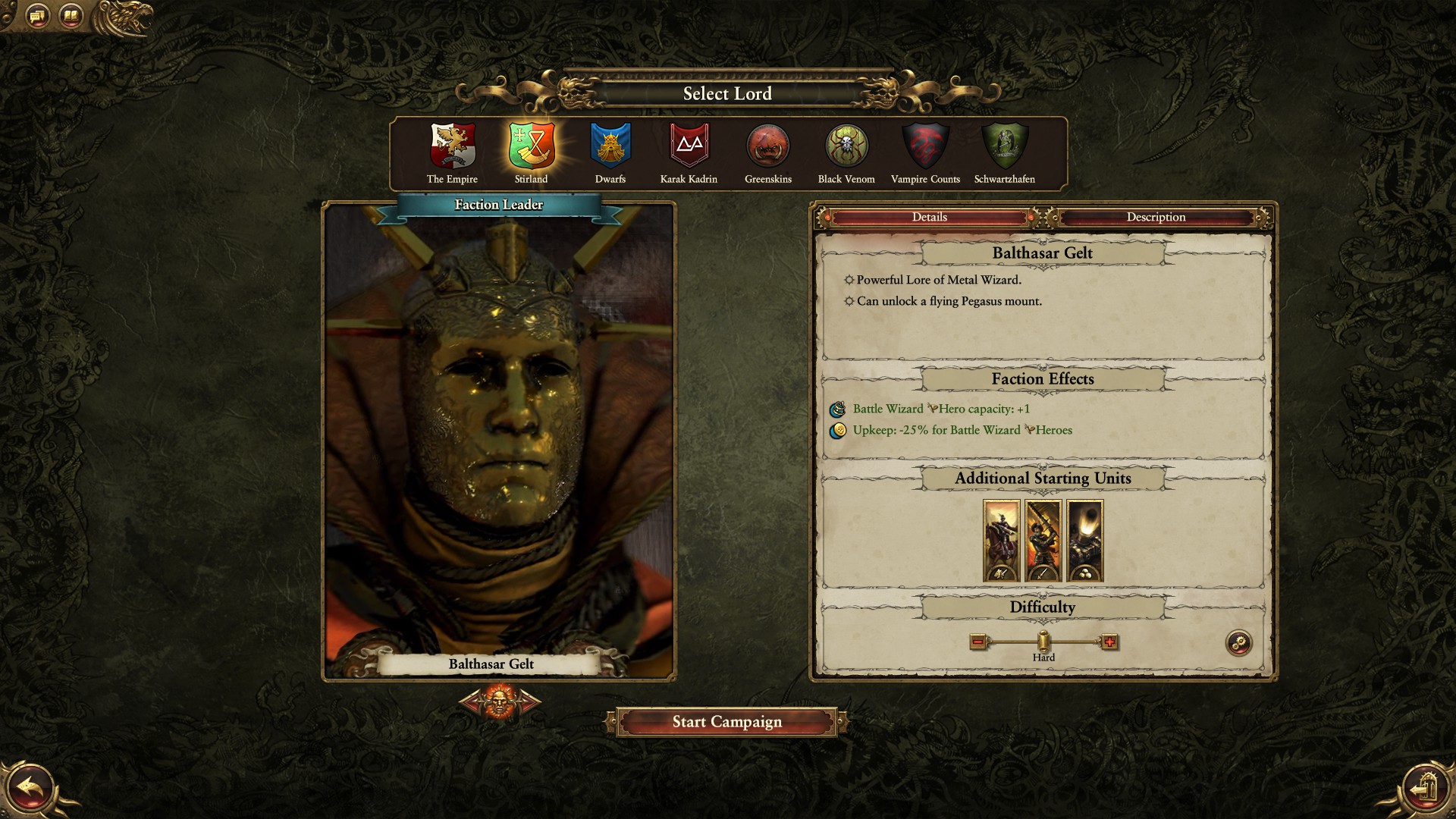1456x819 pixels.
Task: Decrease difficulty with the minus button
Action: 978,642
